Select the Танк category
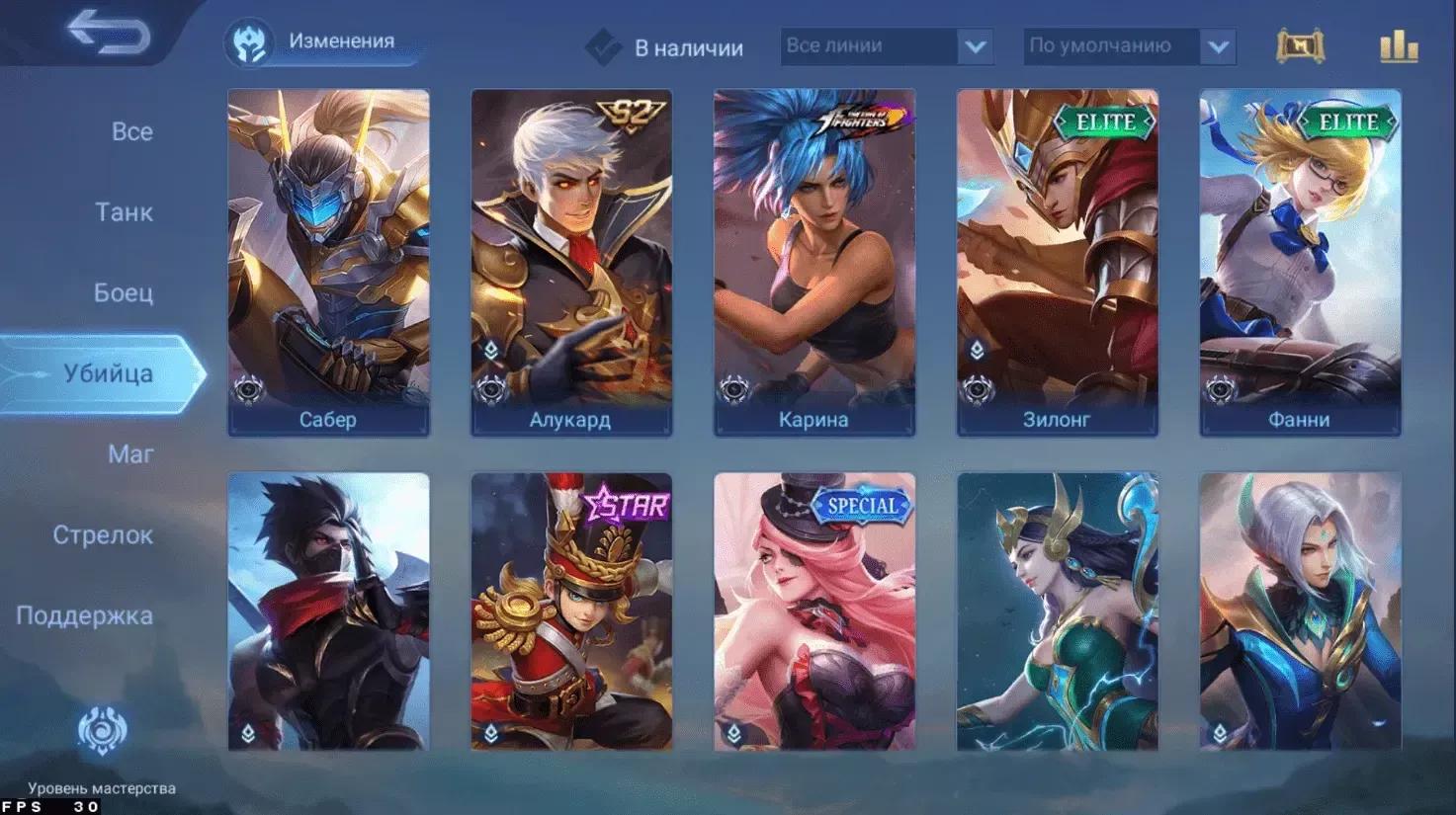 click(x=124, y=212)
